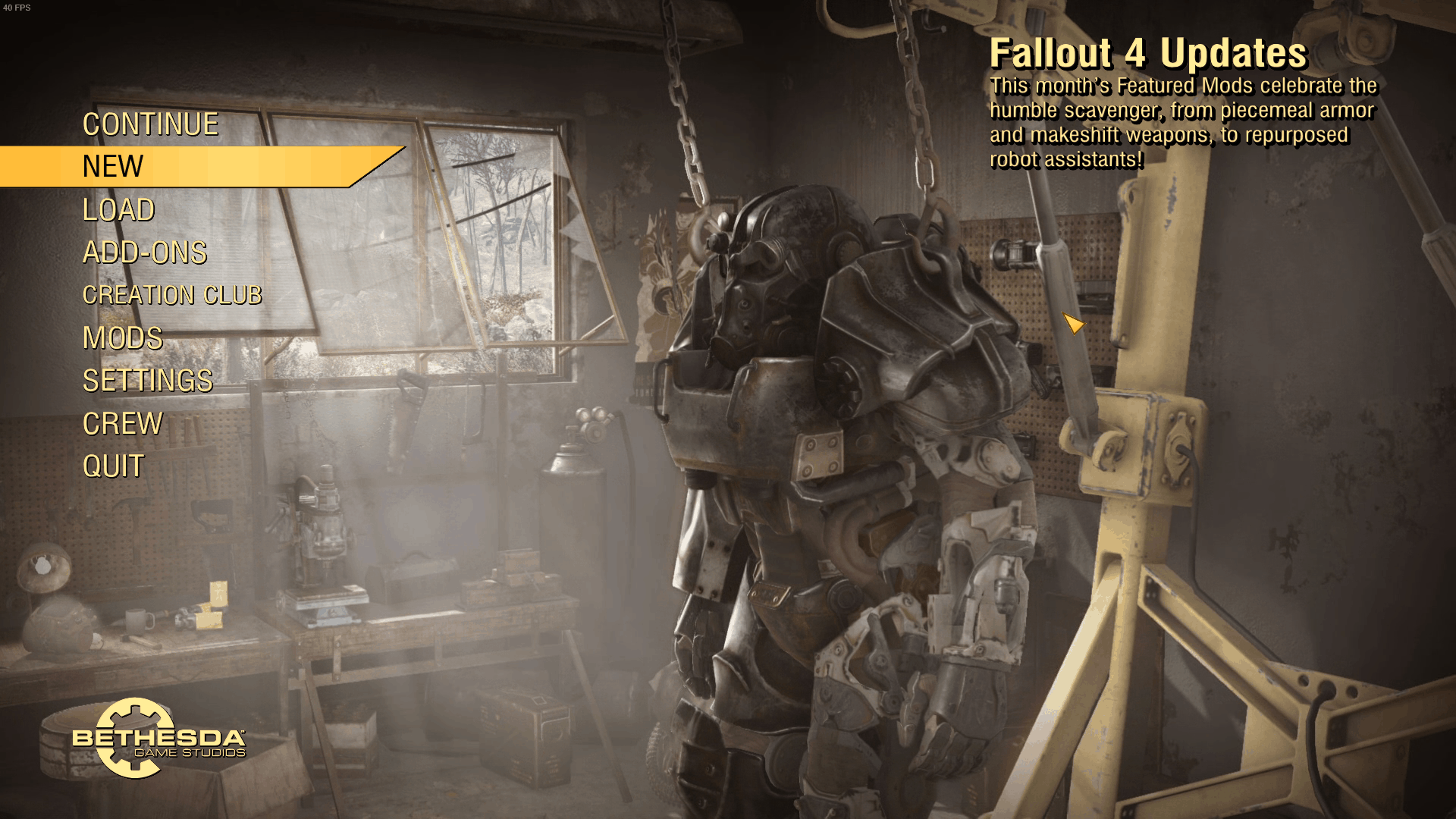Screen dimensions: 1456x819
Task: Open the SETTINGS menu
Action: click(147, 381)
